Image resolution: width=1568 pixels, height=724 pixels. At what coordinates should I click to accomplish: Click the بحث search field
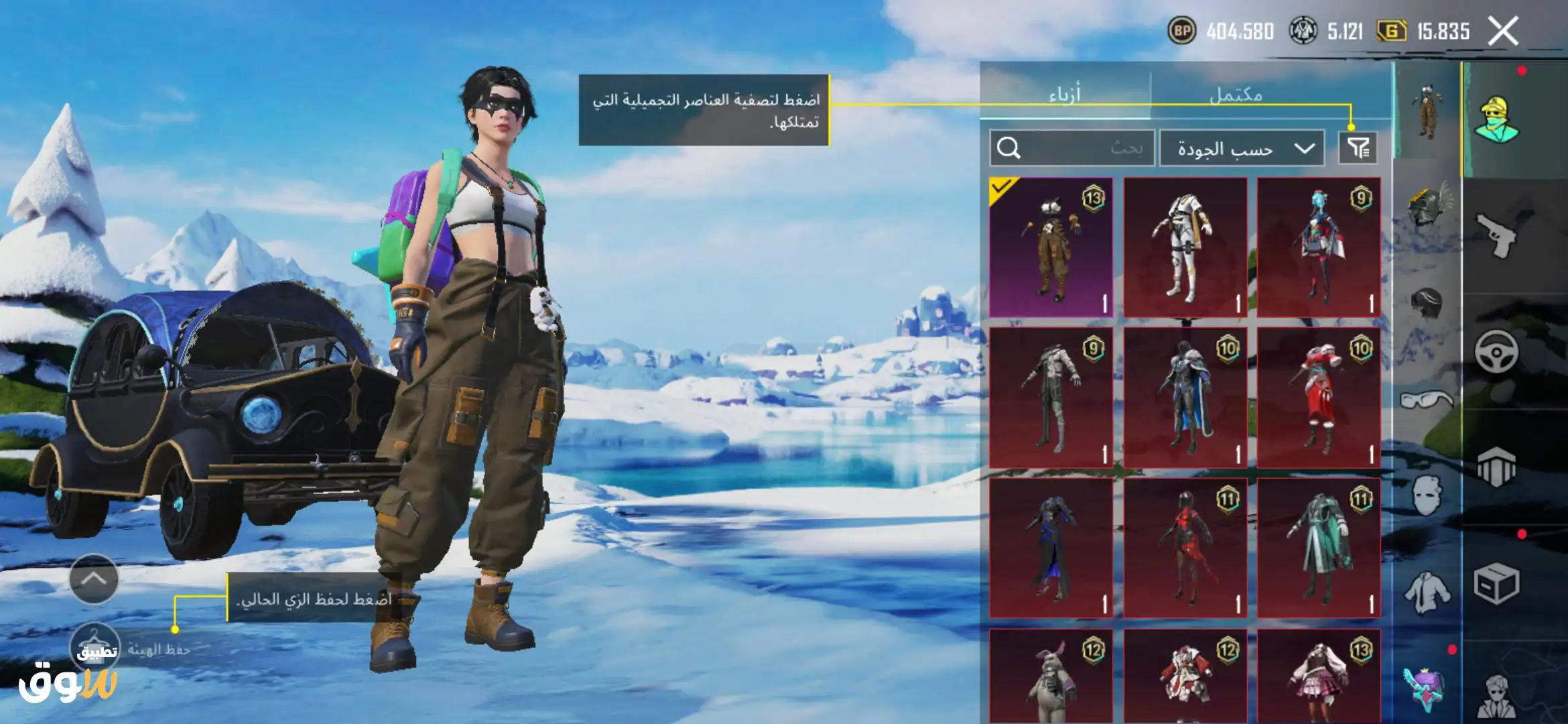coord(1072,148)
